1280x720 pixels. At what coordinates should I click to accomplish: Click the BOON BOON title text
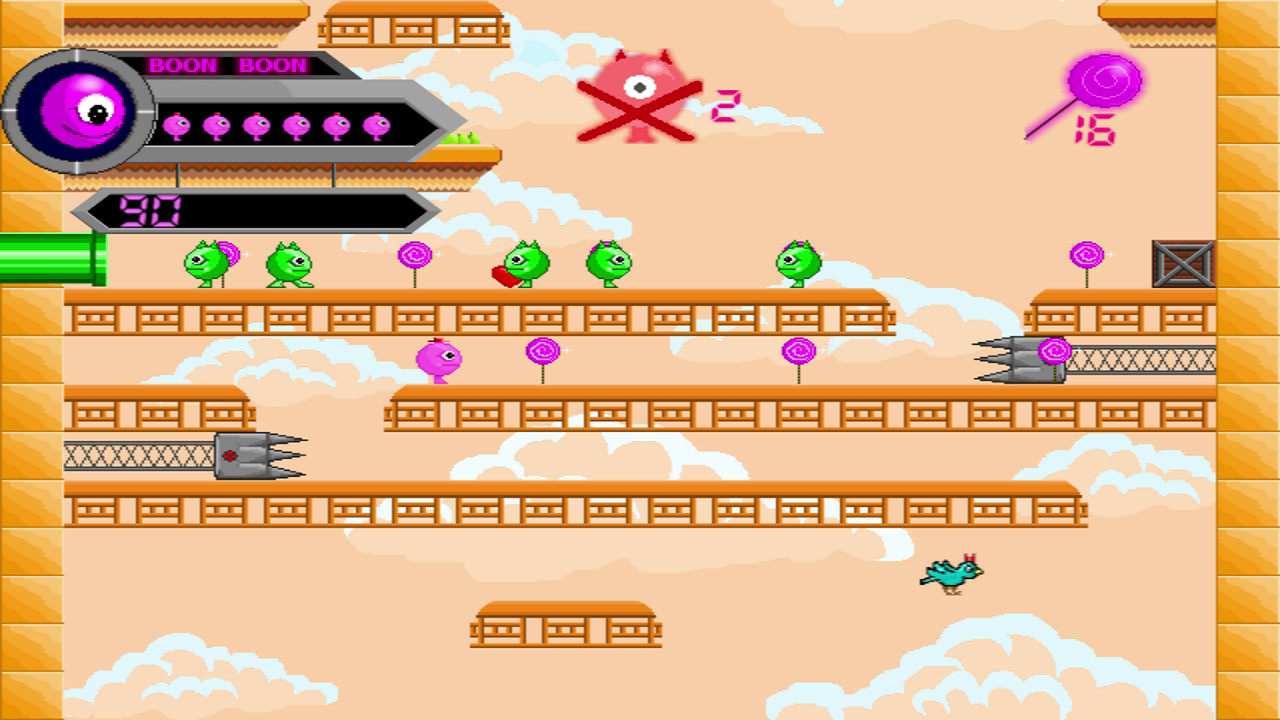228,66
